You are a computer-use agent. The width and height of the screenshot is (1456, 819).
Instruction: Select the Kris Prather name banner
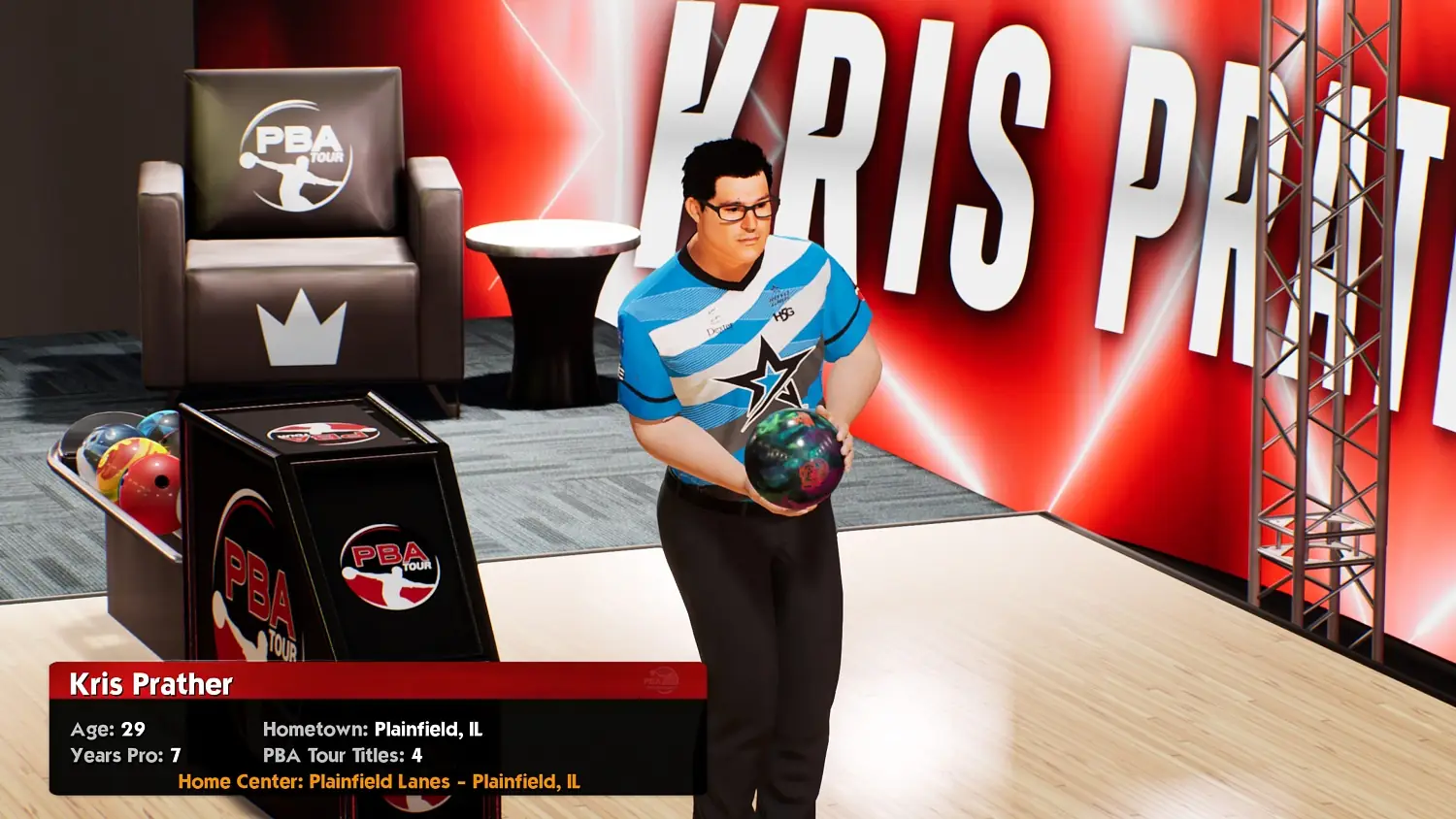[x=150, y=684]
